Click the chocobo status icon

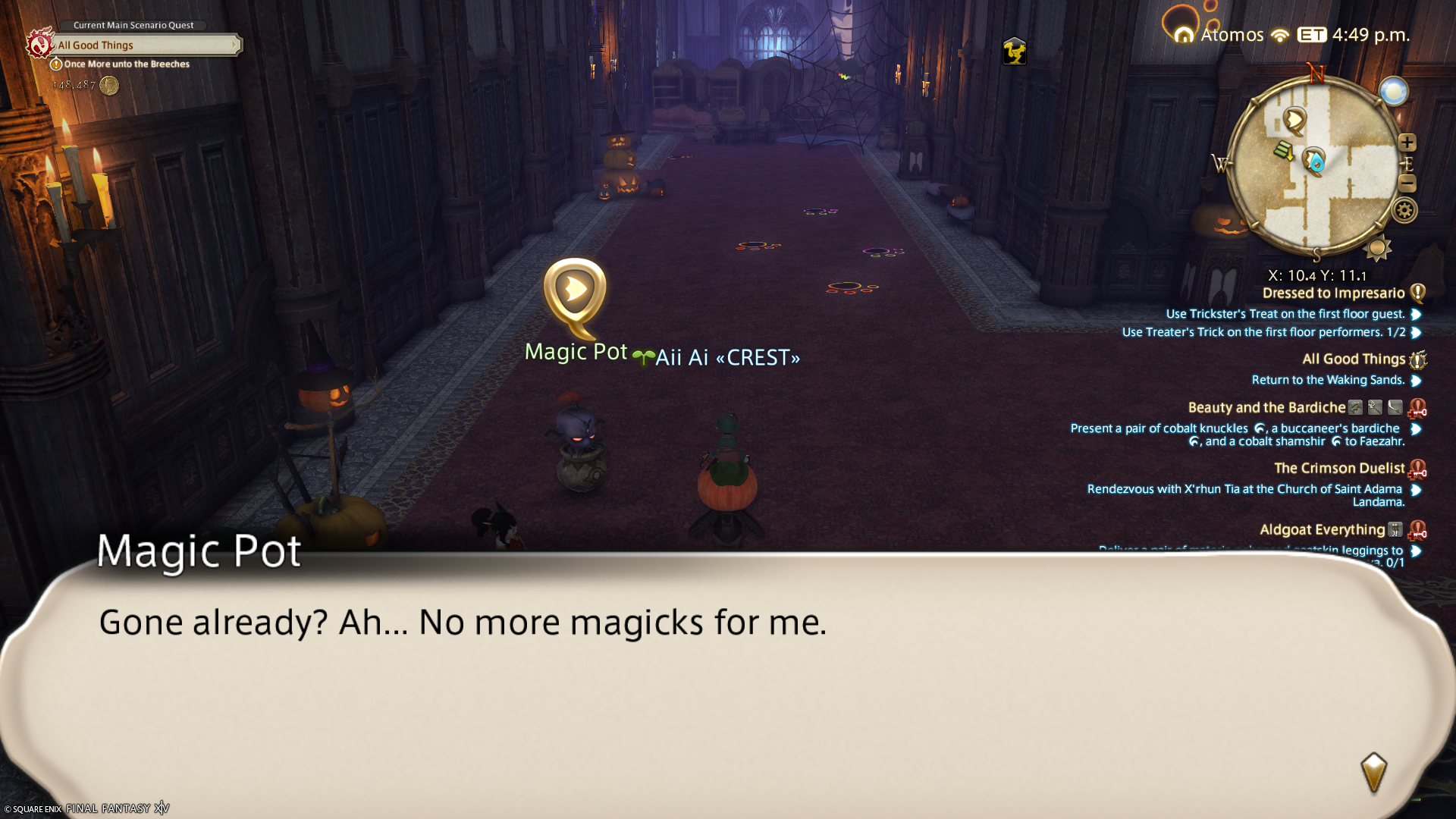1014,52
